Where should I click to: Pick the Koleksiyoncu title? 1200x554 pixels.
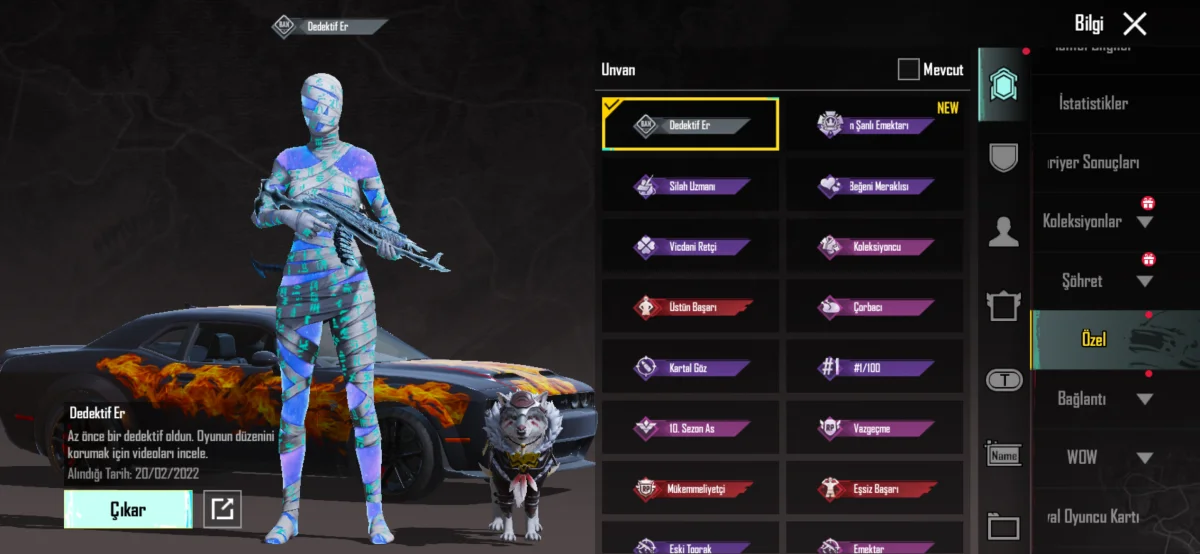point(875,246)
